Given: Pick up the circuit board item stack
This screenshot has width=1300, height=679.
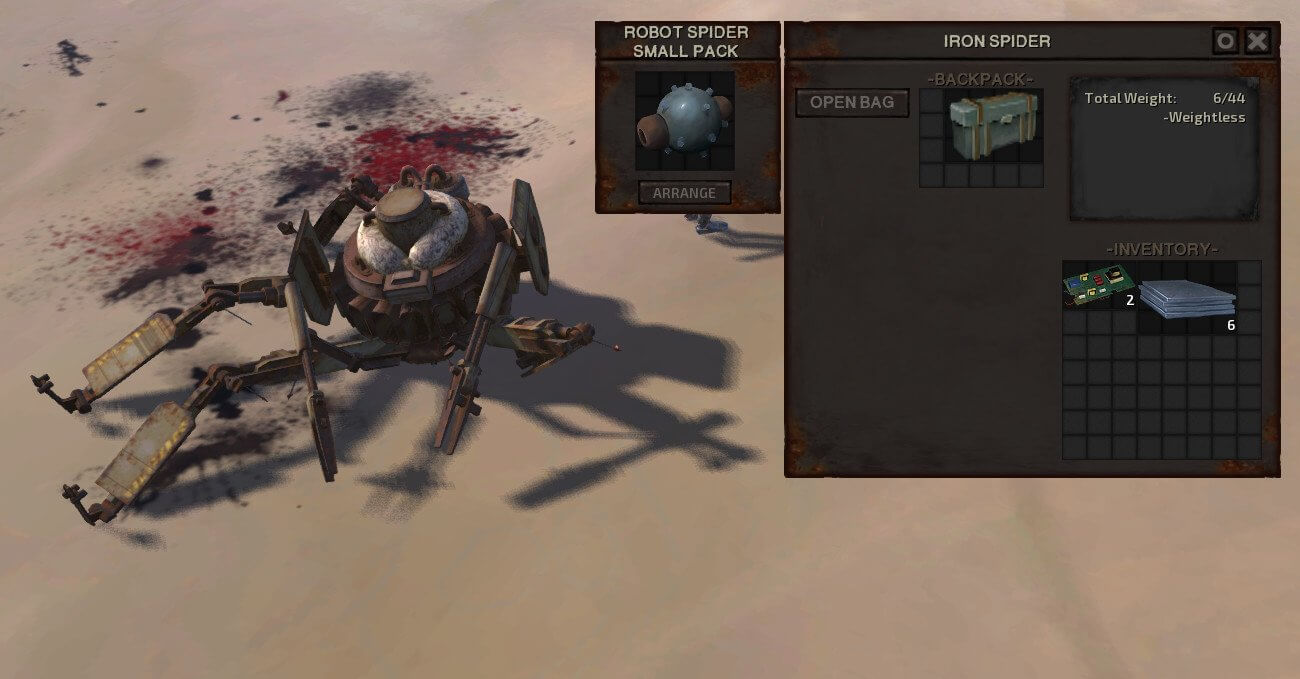Looking at the screenshot, I should click(1099, 286).
